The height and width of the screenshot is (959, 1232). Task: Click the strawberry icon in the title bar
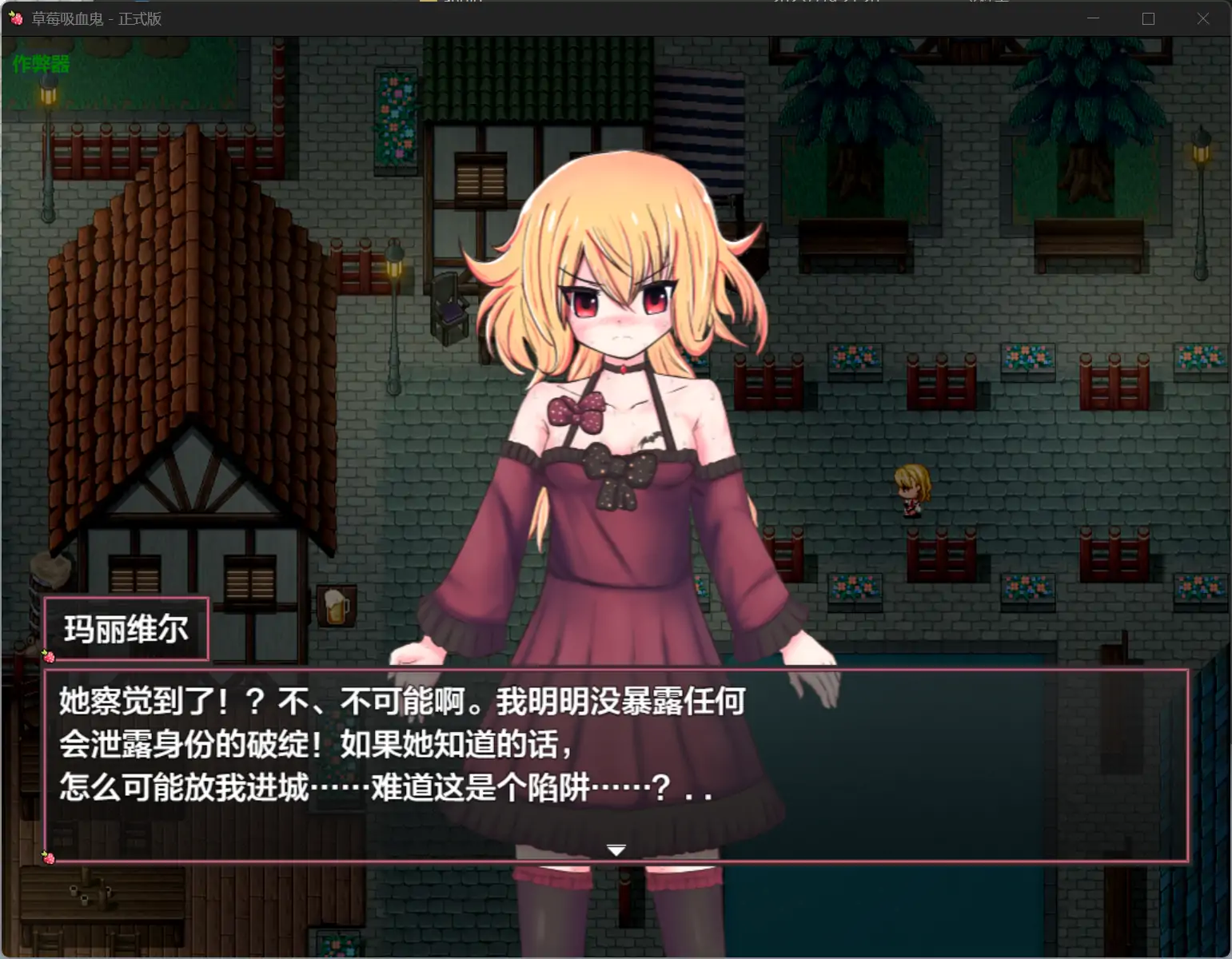coord(17,18)
